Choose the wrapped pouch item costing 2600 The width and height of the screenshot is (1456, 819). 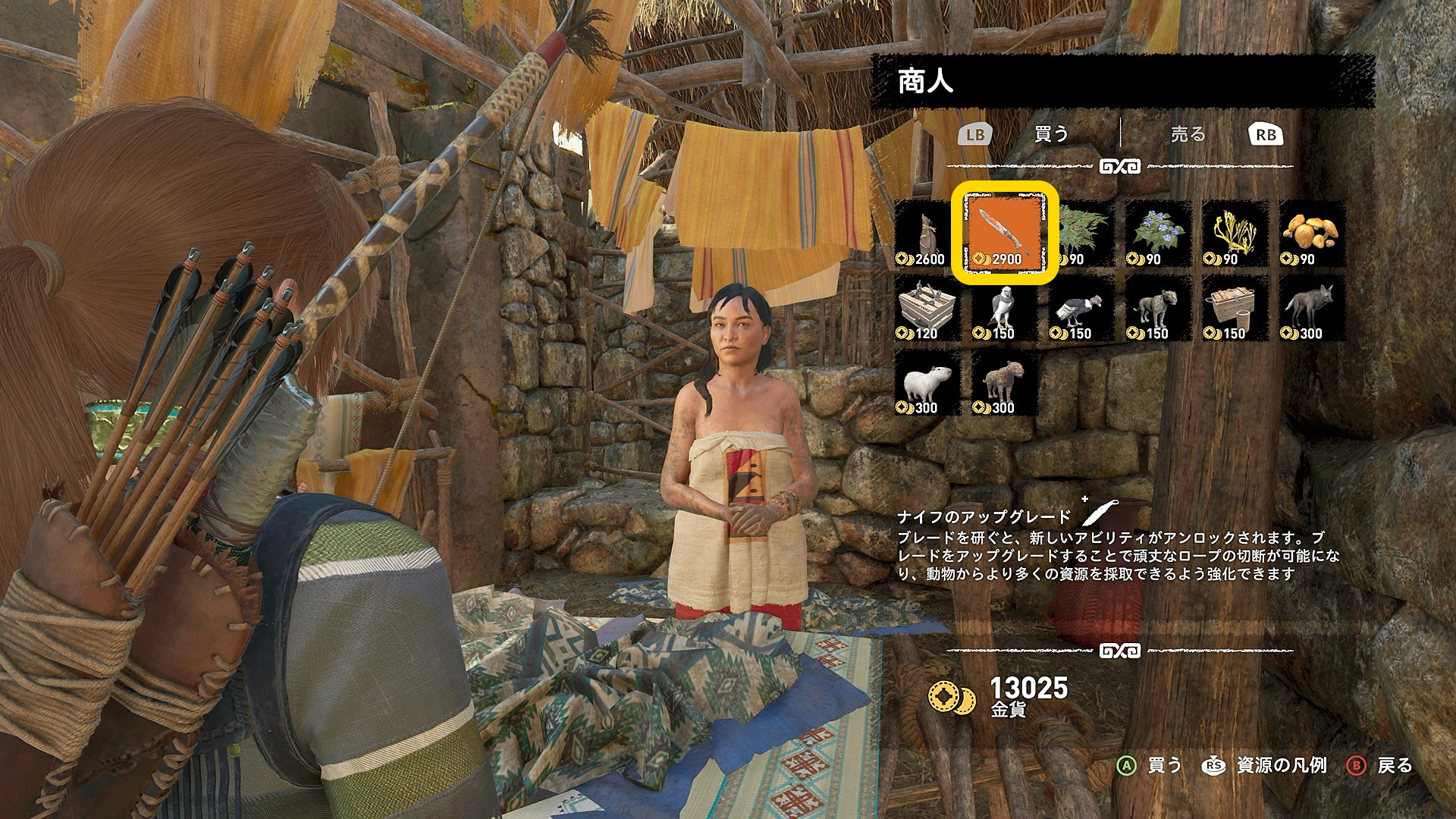926,234
